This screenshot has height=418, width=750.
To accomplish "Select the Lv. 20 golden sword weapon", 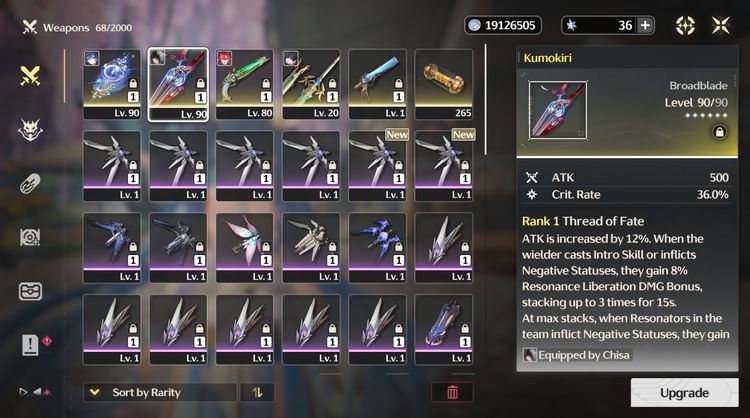I will click(311, 84).
